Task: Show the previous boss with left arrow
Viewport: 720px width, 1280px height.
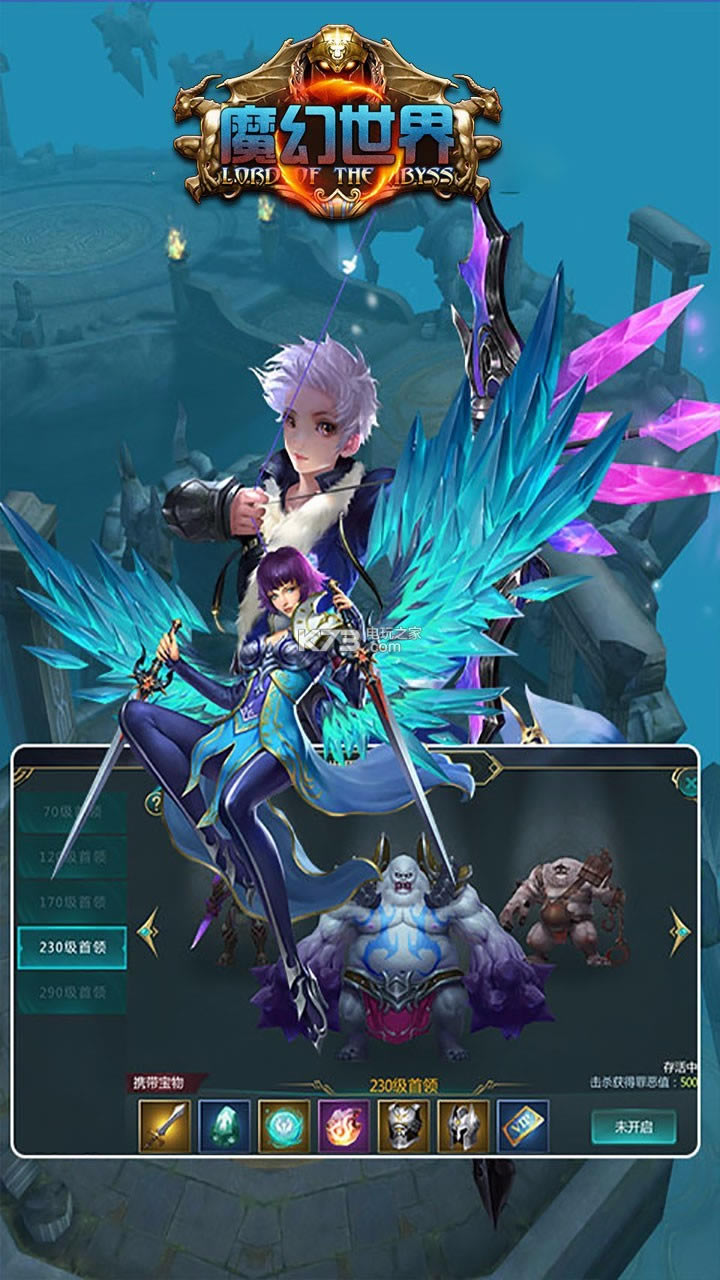Action: [148, 931]
